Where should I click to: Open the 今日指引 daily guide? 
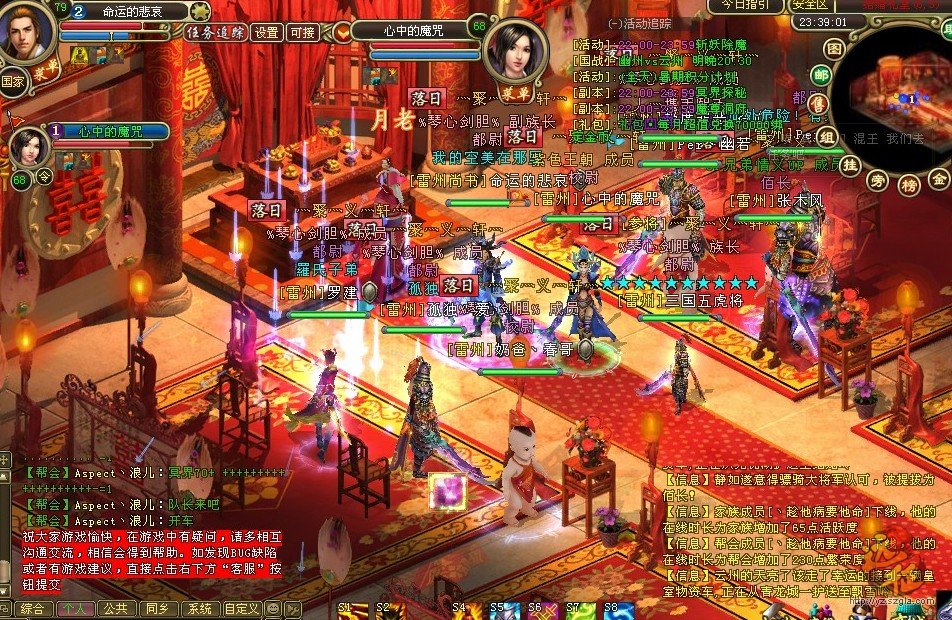745,5
